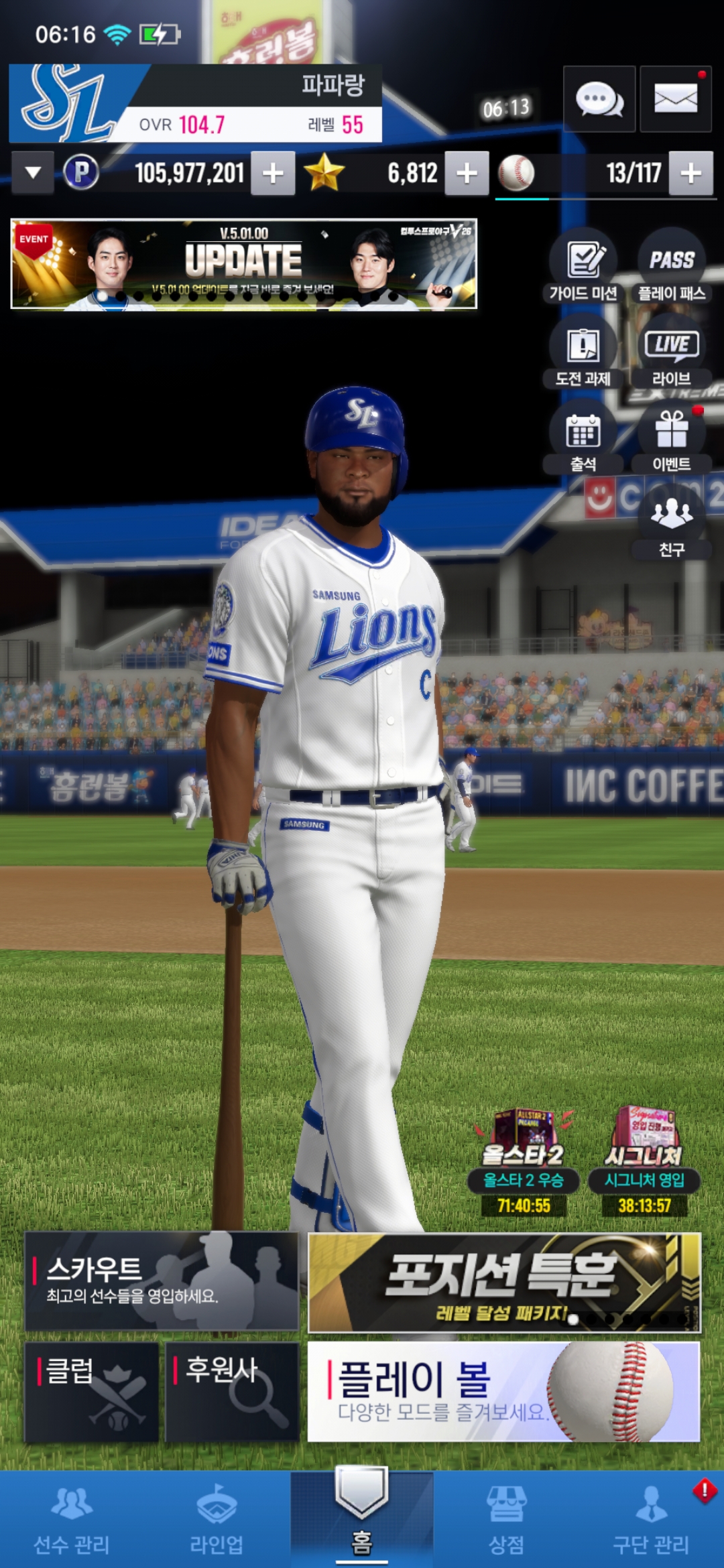Start 플레이 볼 play ball
The image size is (724, 1568).
tap(503, 1391)
